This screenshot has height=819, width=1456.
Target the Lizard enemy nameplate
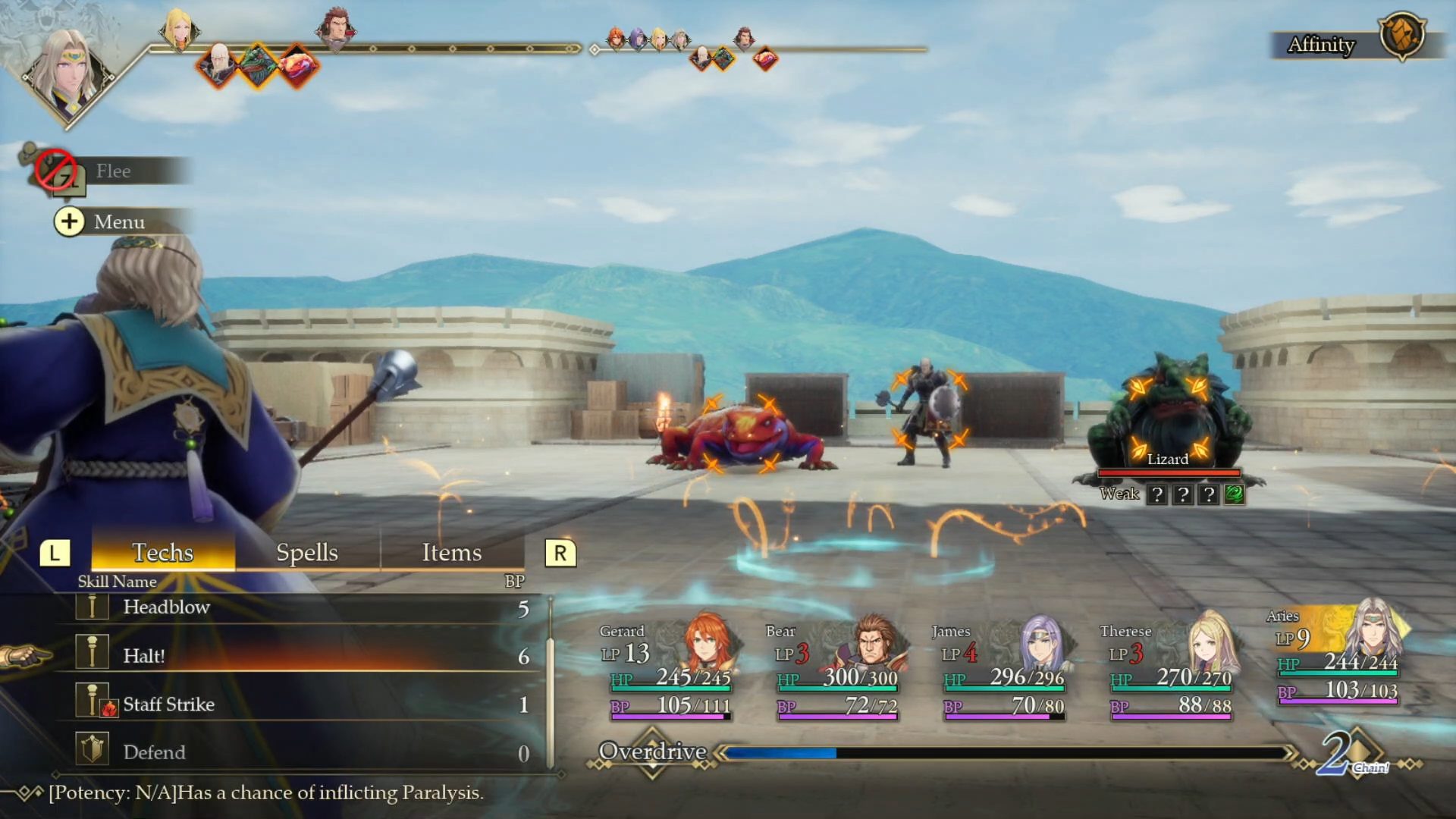point(1168,460)
